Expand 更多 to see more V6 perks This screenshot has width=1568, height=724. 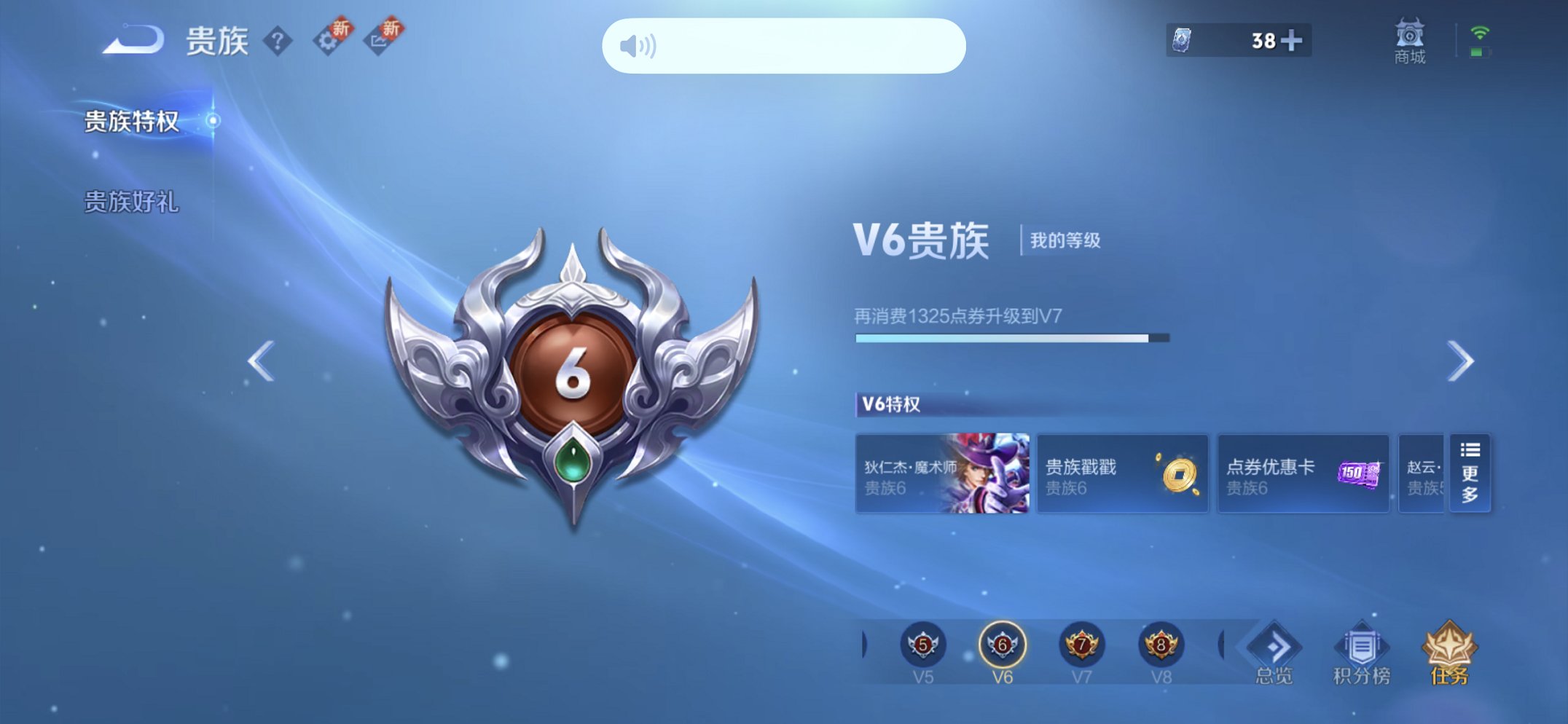(x=1470, y=474)
